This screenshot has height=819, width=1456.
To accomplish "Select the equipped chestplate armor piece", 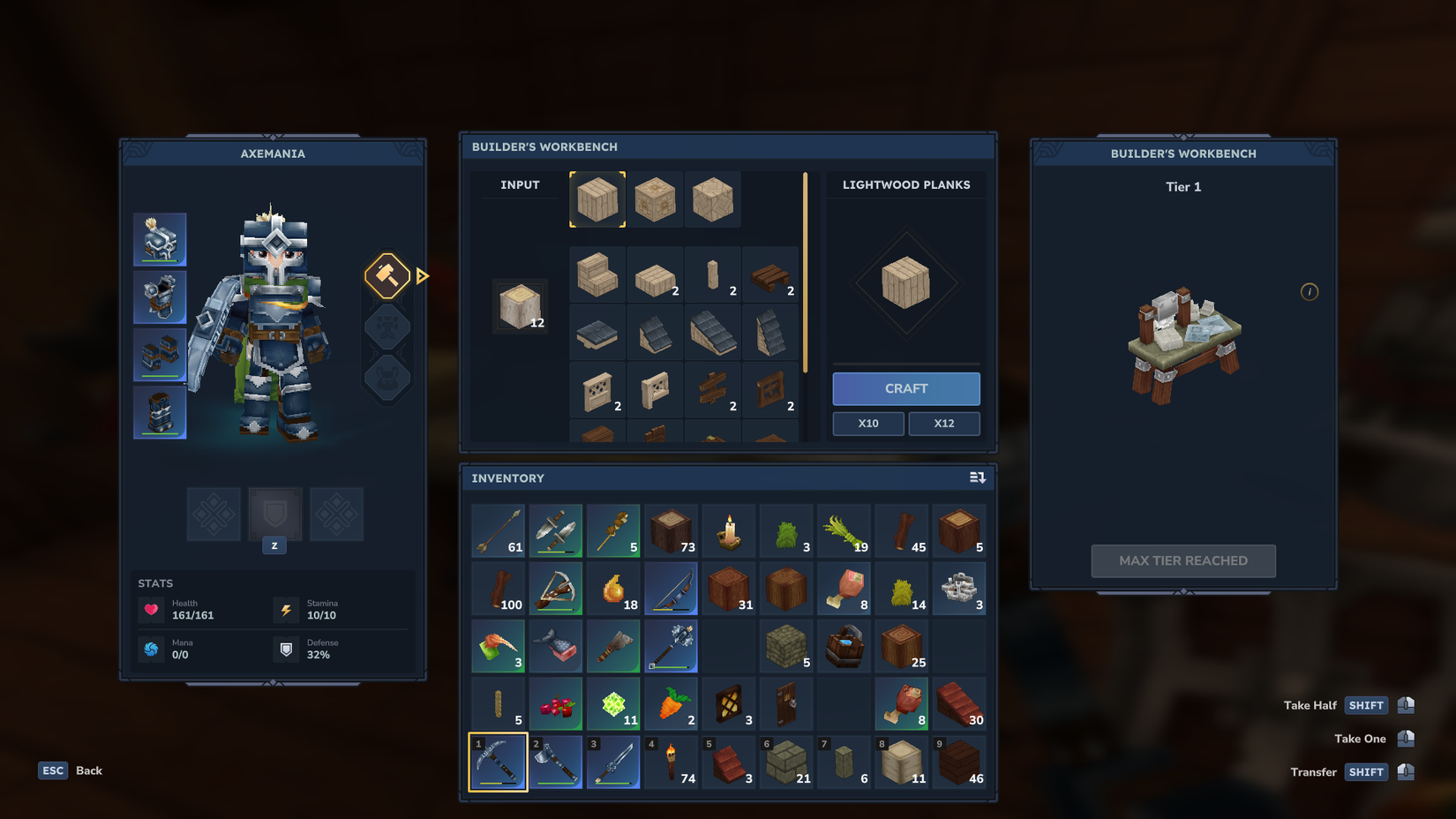I will [160, 297].
